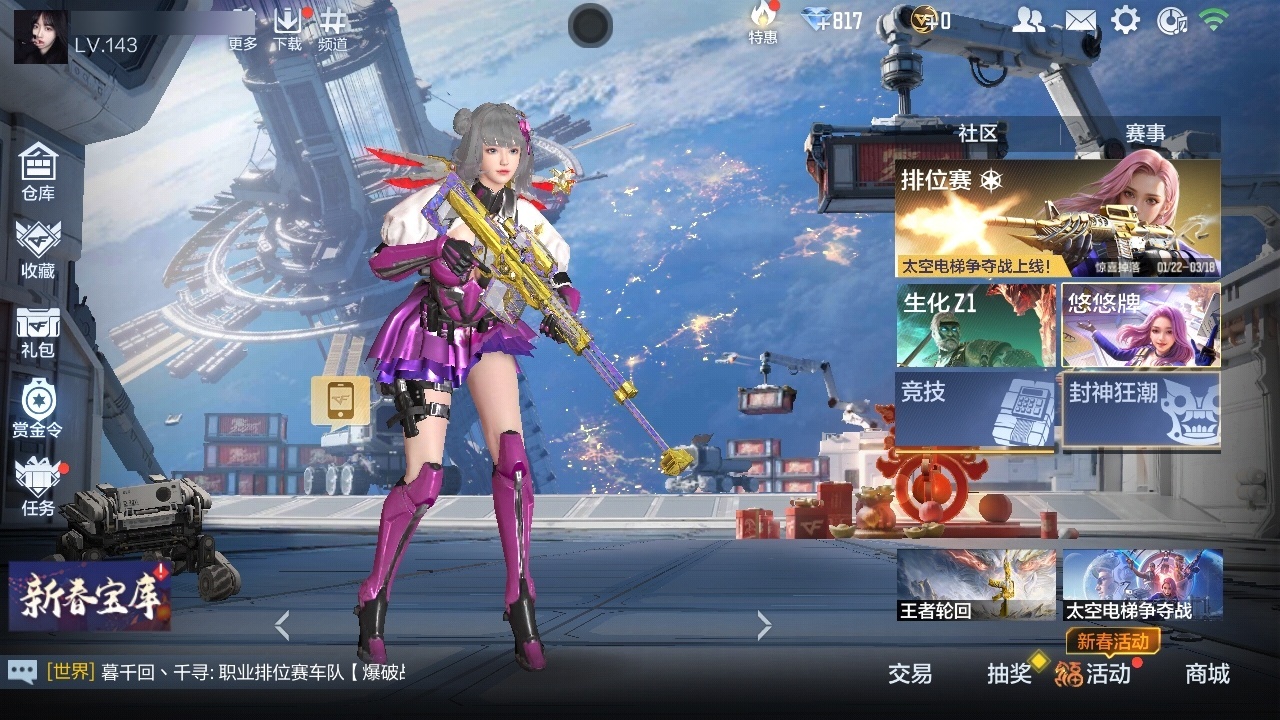Screen dimensions: 1280x720
Task: Open the mail envelope icon
Action: [x=1079, y=20]
